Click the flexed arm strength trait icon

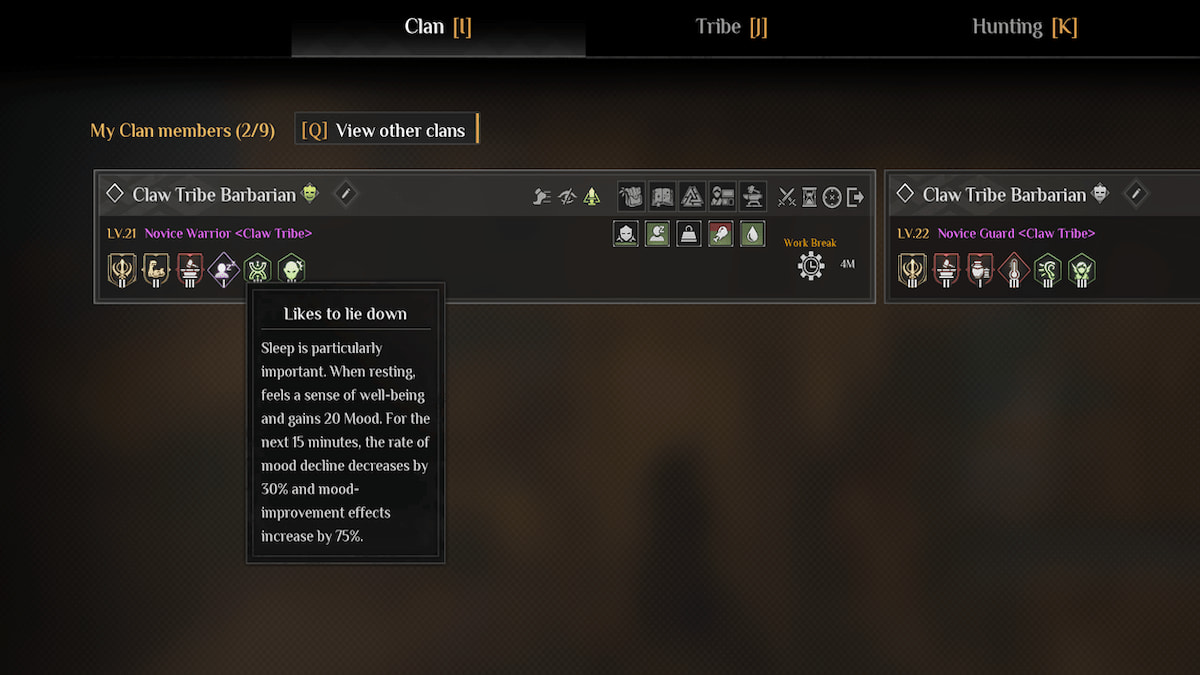pos(155,269)
